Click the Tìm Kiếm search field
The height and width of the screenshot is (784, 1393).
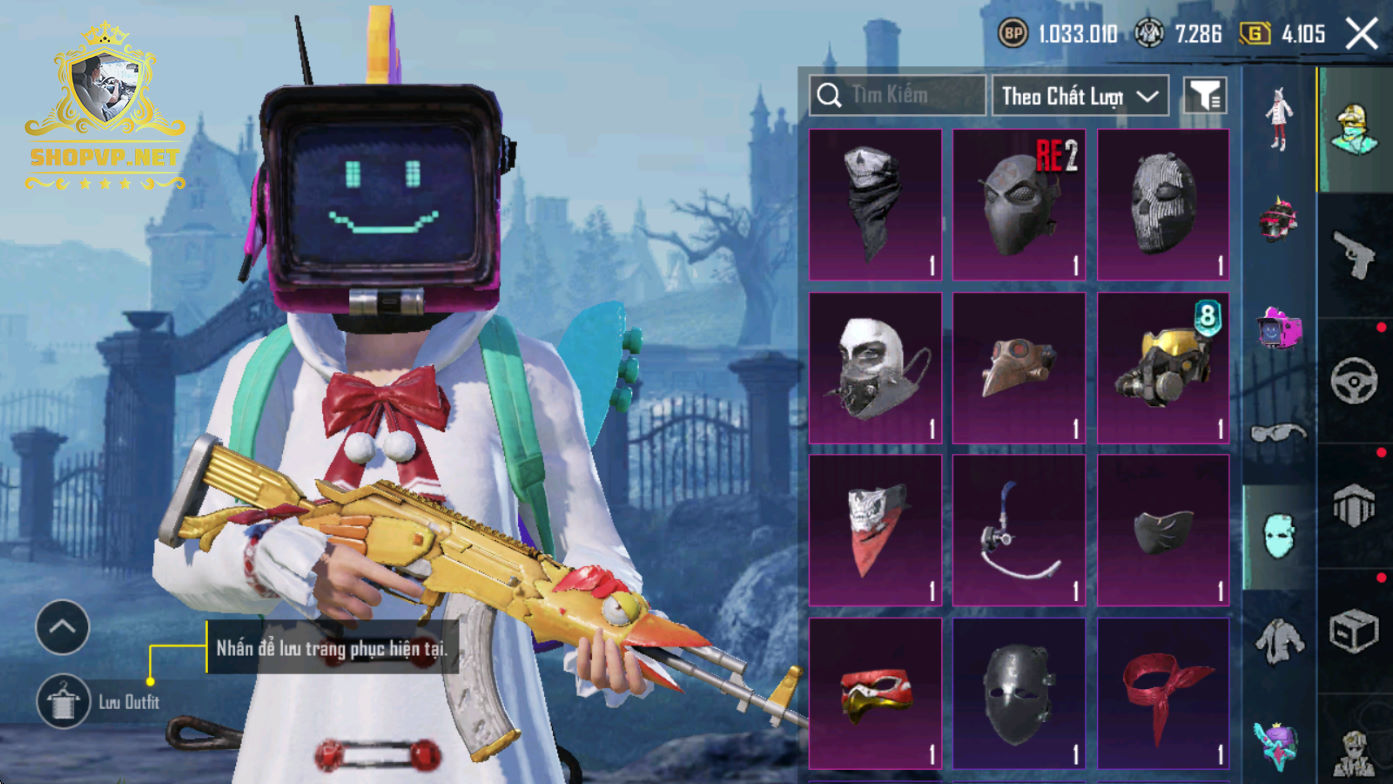[897, 96]
